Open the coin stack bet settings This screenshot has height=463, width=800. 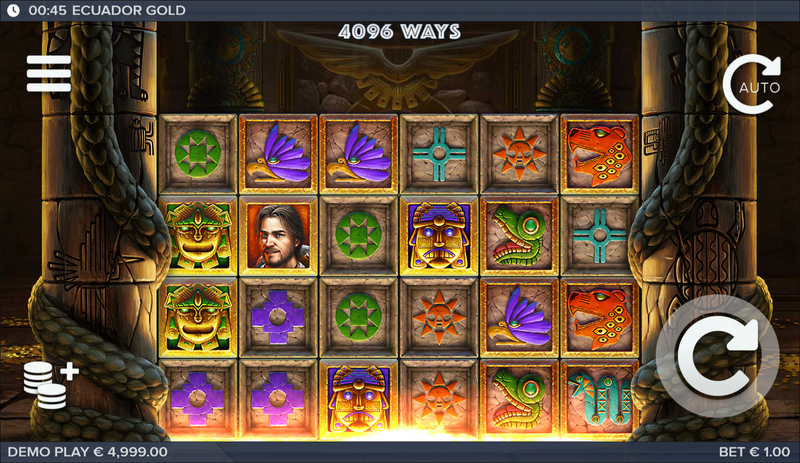pos(49,384)
